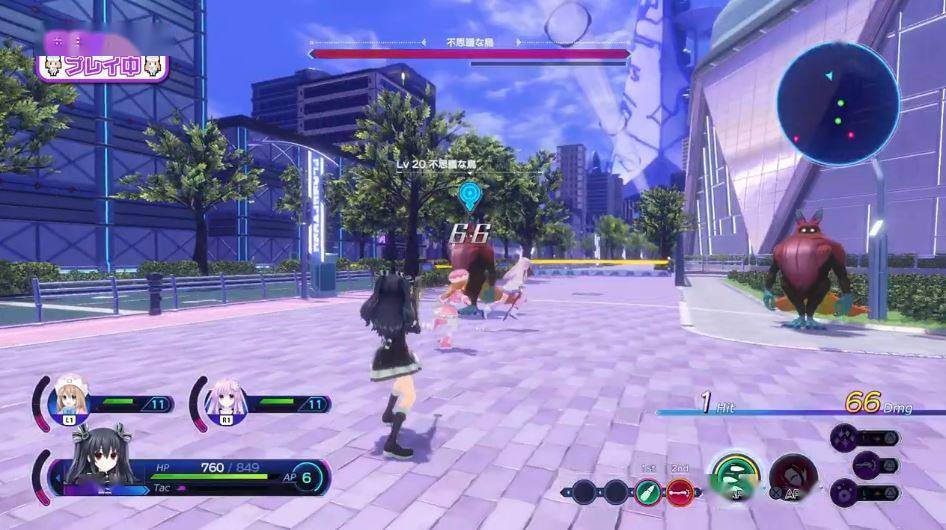Open the circular minimap
Viewport: 946px width, 530px height.
(837, 104)
